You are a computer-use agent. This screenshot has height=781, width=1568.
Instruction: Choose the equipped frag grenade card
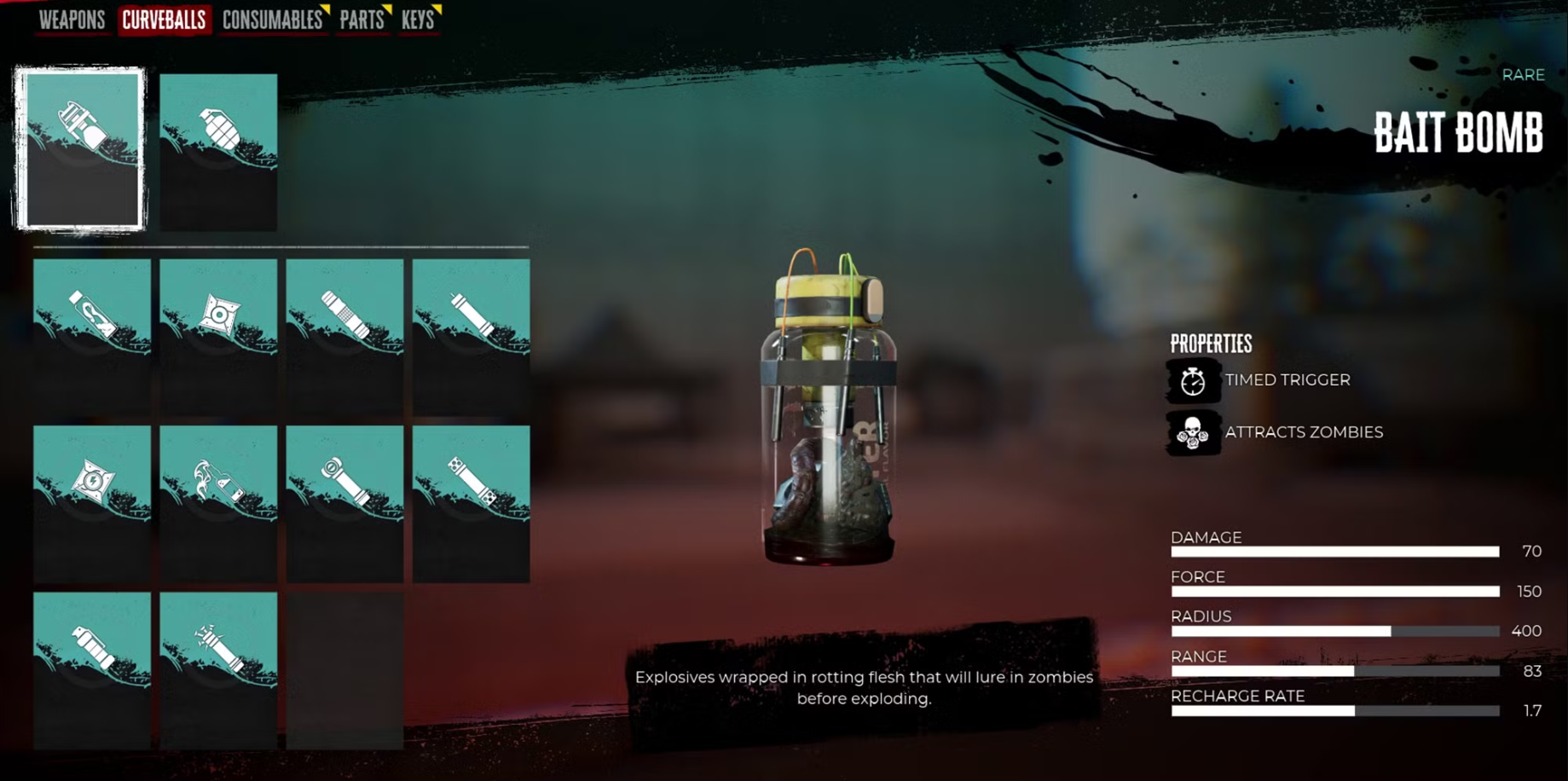(218, 151)
